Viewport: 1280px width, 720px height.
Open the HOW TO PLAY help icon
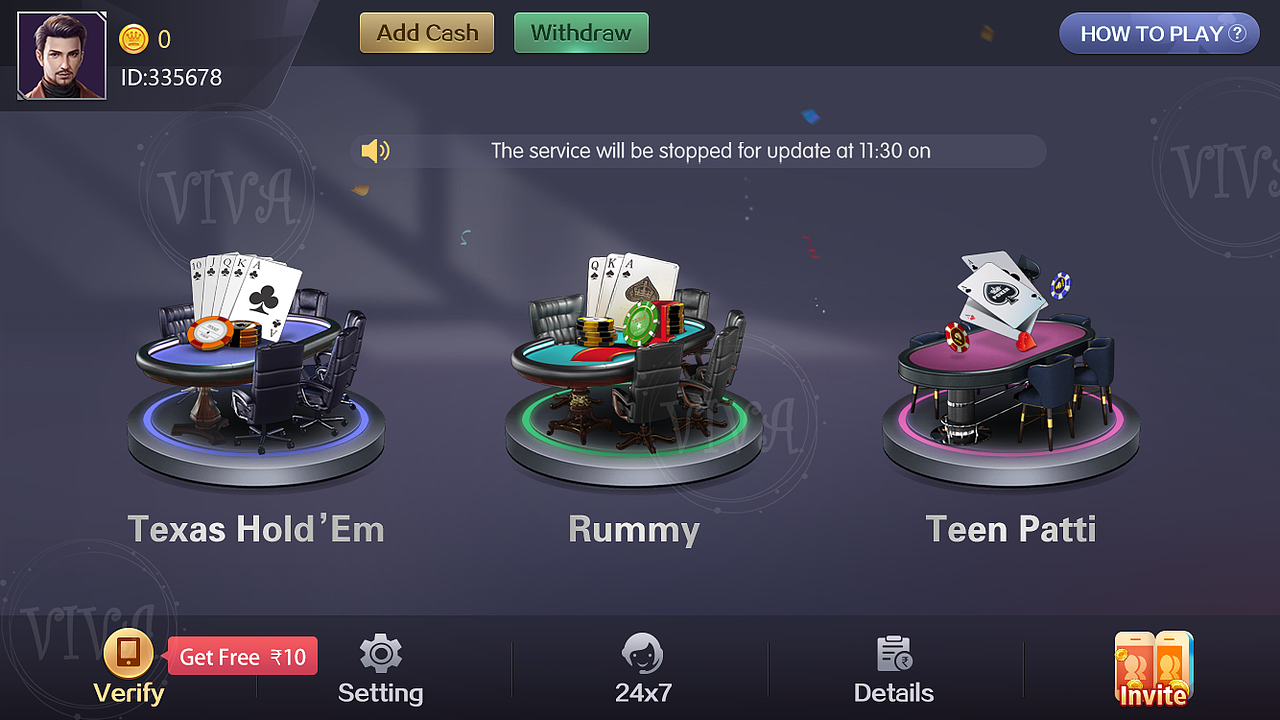click(1158, 33)
